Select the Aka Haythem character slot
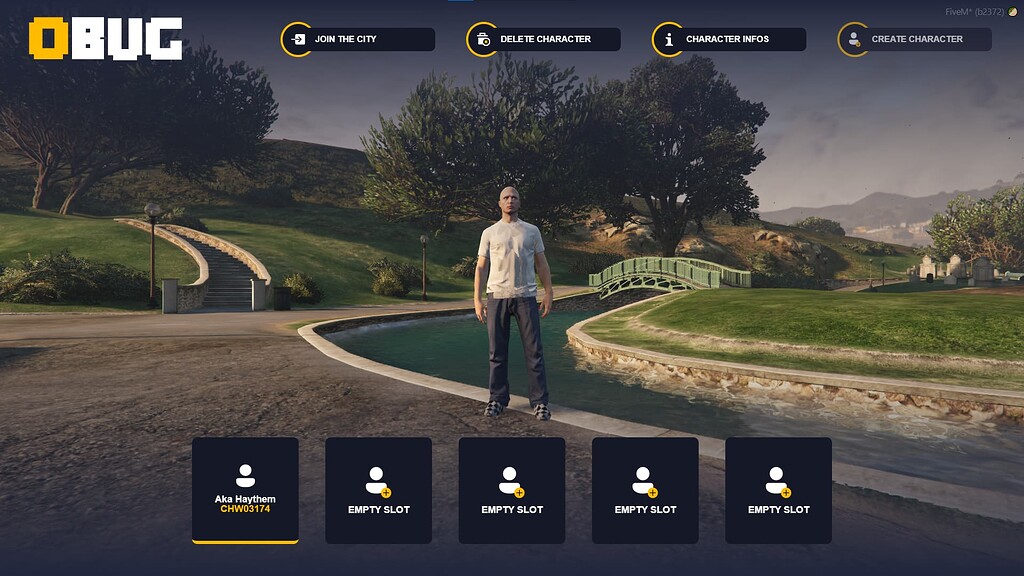This screenshot has width=1024, height=576. [x=245, y=490]
